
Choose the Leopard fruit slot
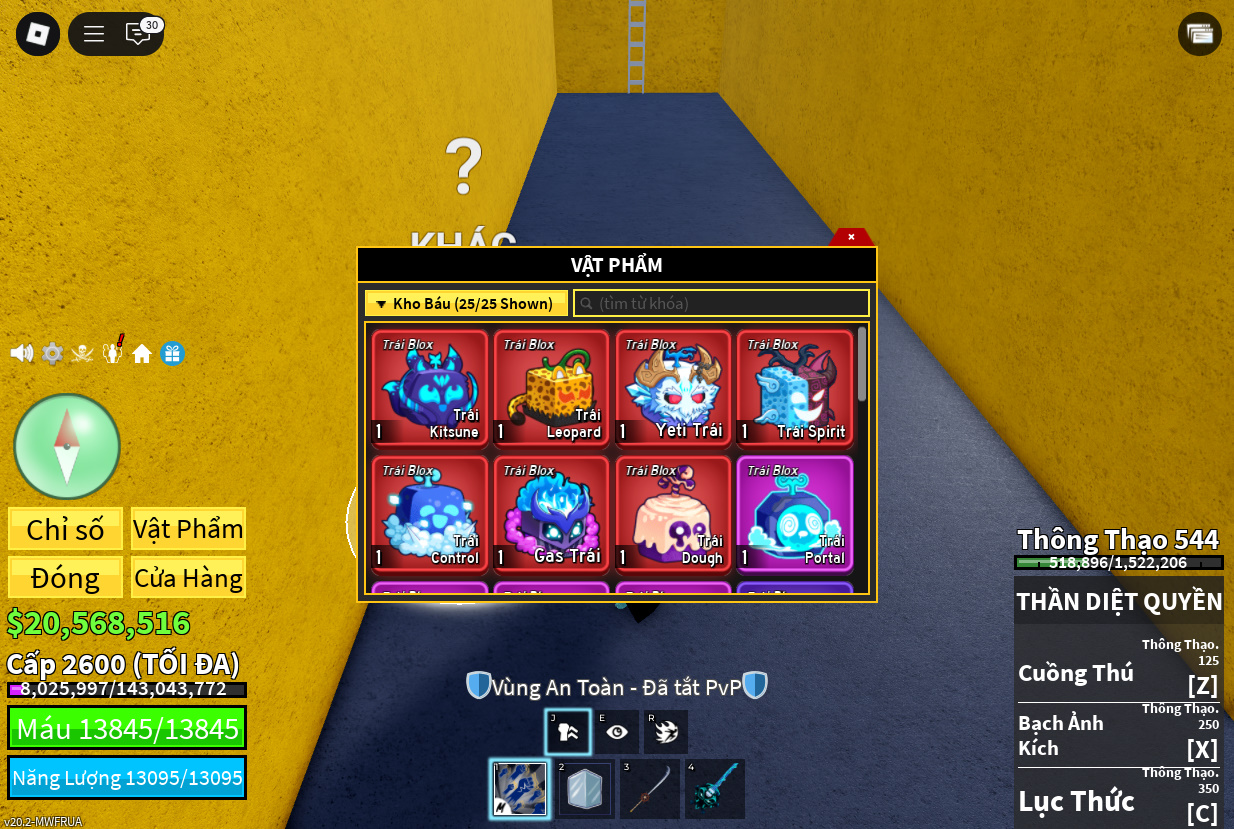click(x=552, y=388)
